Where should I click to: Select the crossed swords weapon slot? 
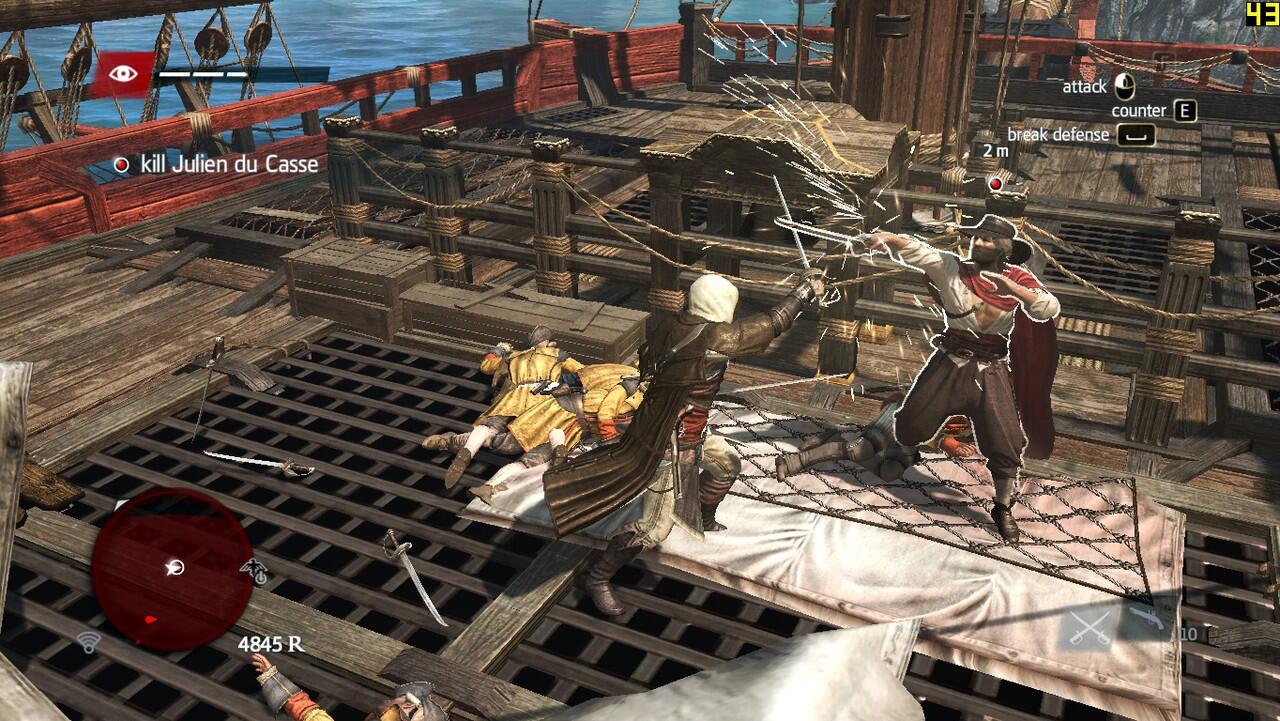coord(1091,626)
